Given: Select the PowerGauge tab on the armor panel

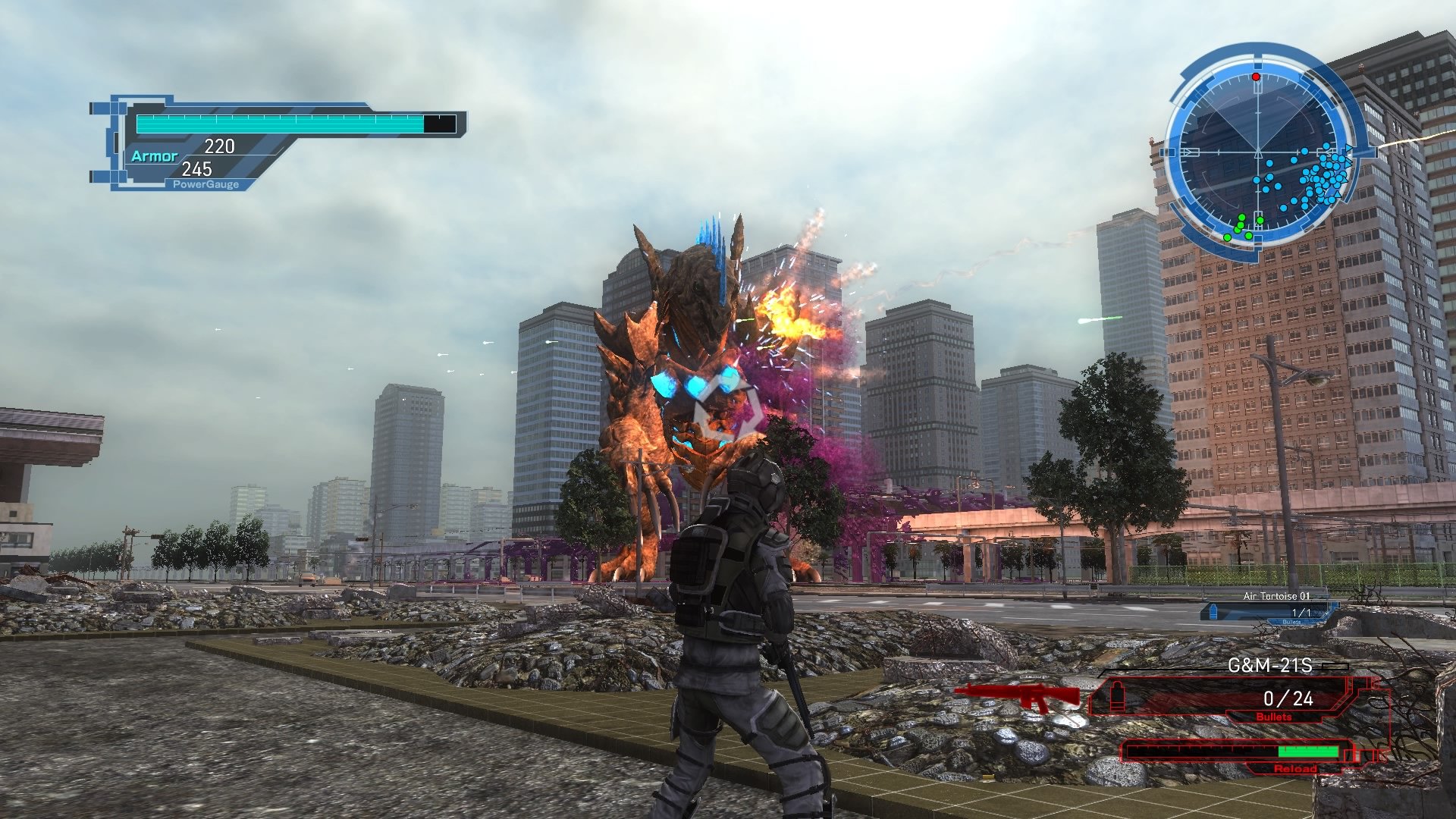Looking at the screenshot, I should pyautogui.click(x=206, y=184).
